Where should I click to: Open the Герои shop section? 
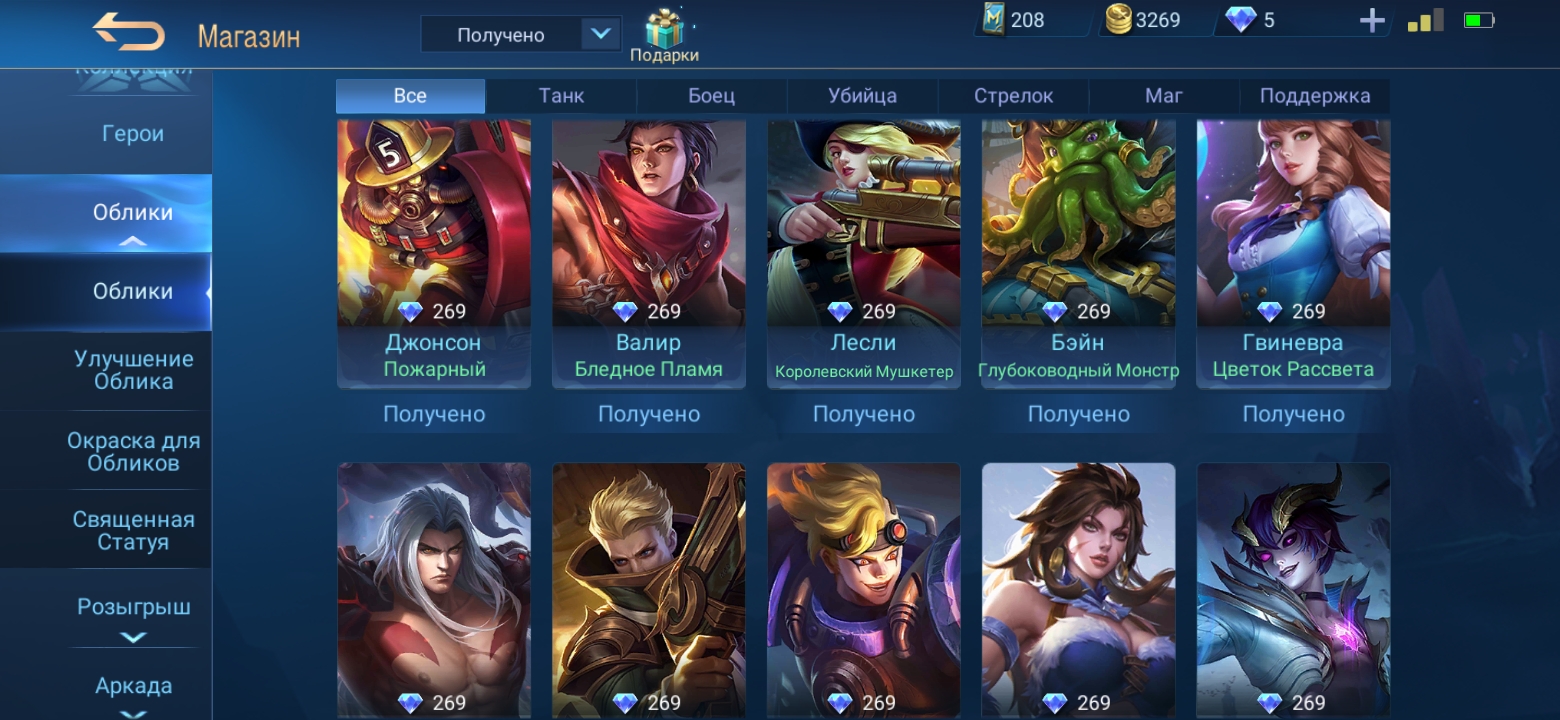tap(132, 134)
